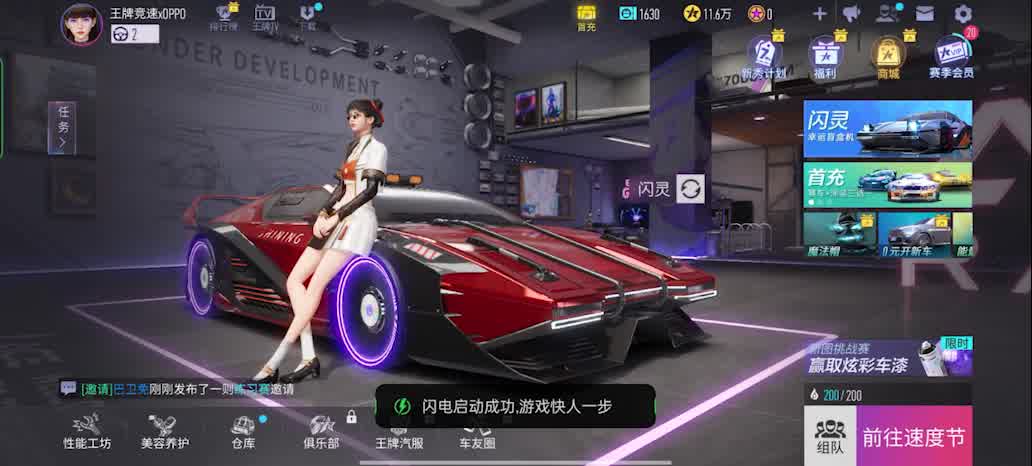This screenshot has width=1032, height=466.
Task: Open the 首充 first-recharge offer icon
Action: 586,17
